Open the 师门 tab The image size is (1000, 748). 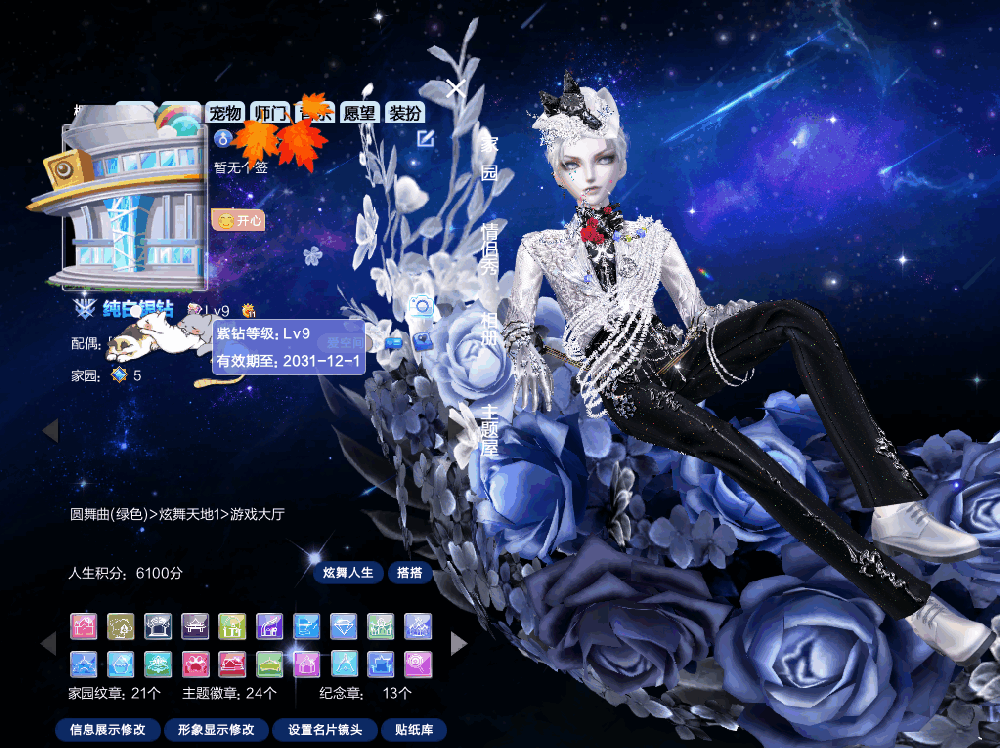[271, 113]
